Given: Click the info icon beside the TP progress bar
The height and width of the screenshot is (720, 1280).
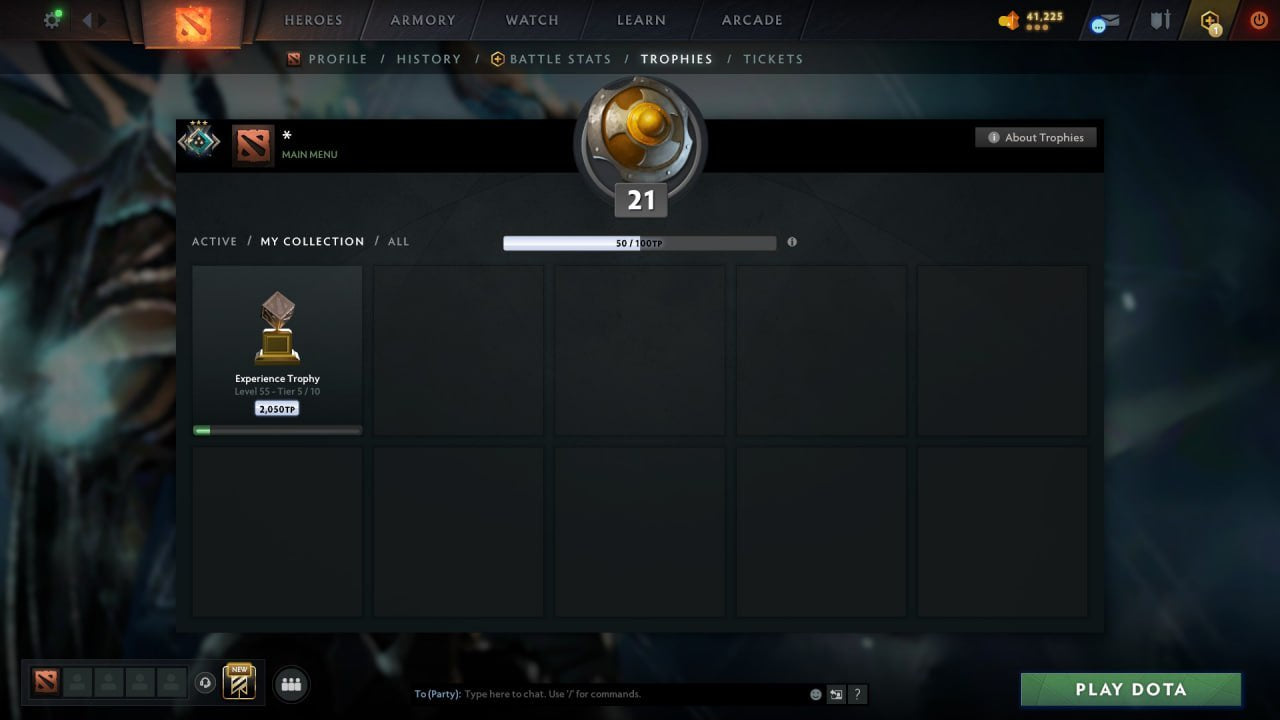Looking at the screenshot, I should [792, 242].
